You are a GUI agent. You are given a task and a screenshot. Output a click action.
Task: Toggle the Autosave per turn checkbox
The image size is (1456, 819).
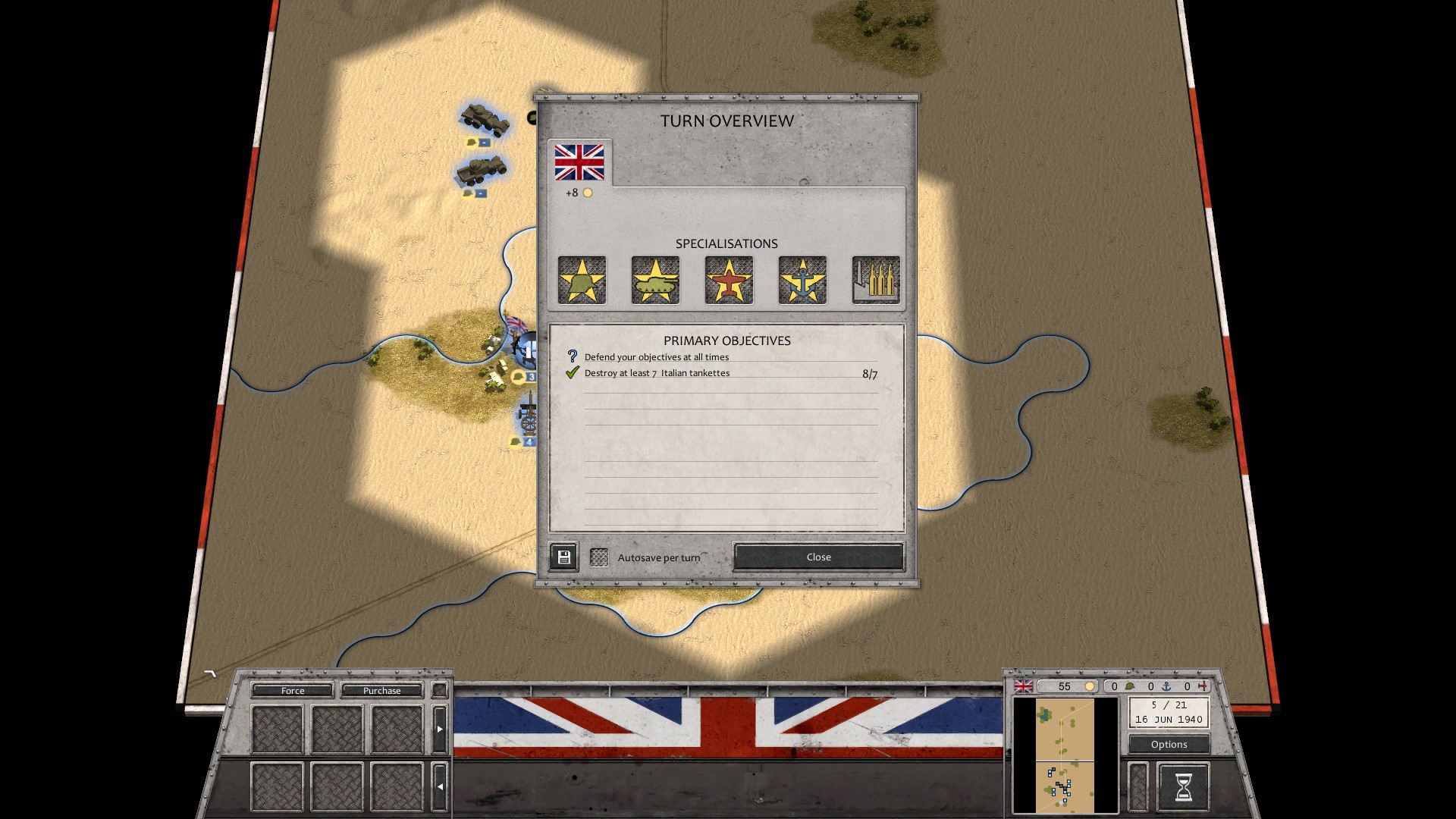tap(599, 557)
